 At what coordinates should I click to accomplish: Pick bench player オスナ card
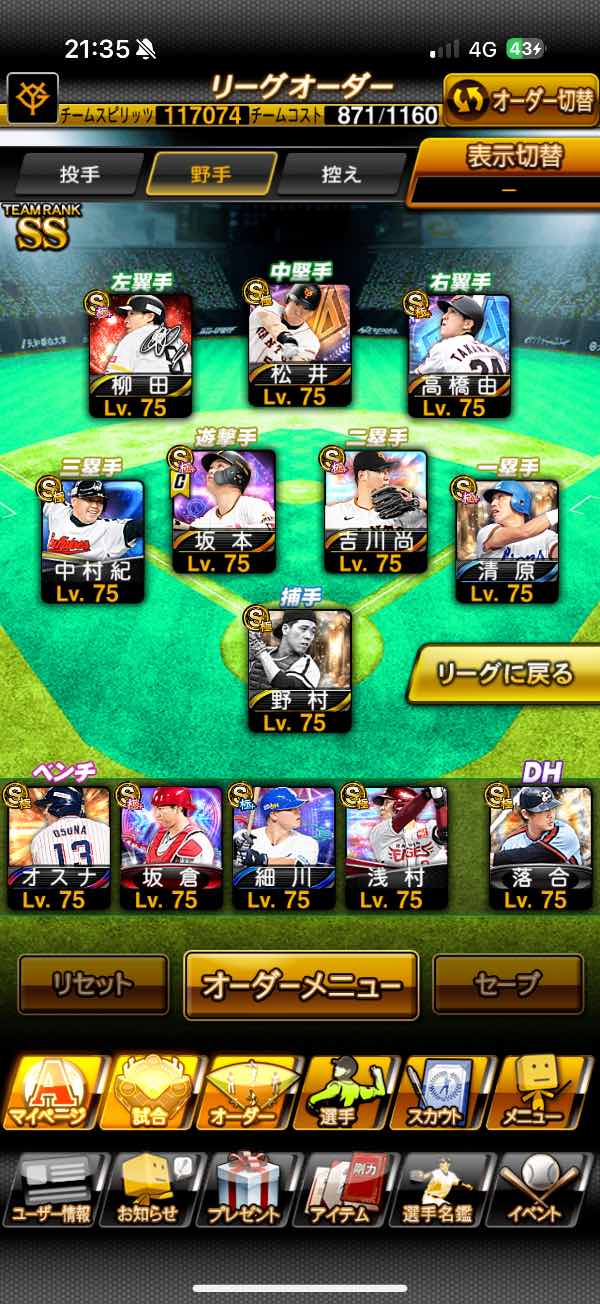pyautogui.click(x=59, y=846)
